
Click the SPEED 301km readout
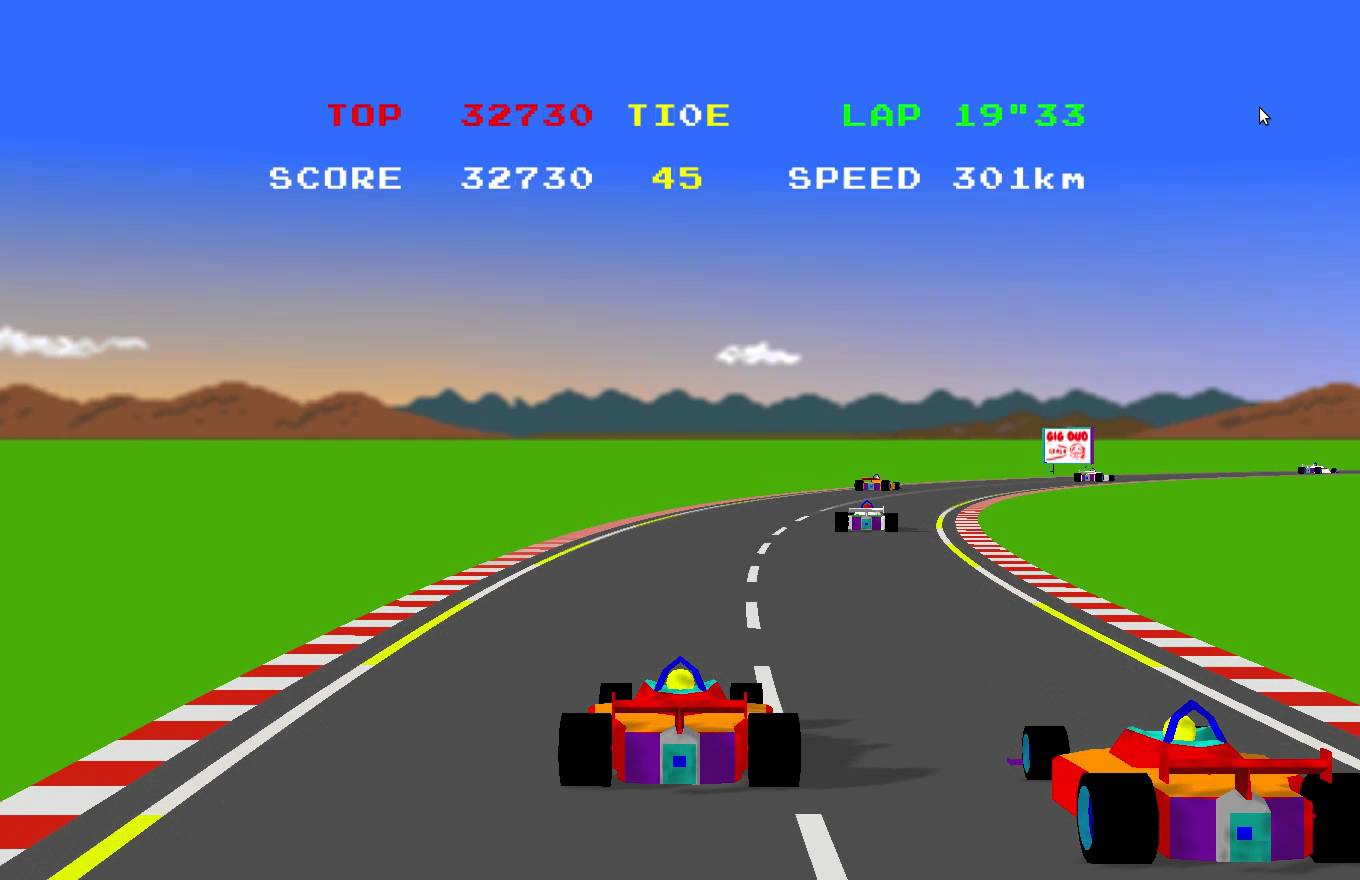[x=938, y=178]
